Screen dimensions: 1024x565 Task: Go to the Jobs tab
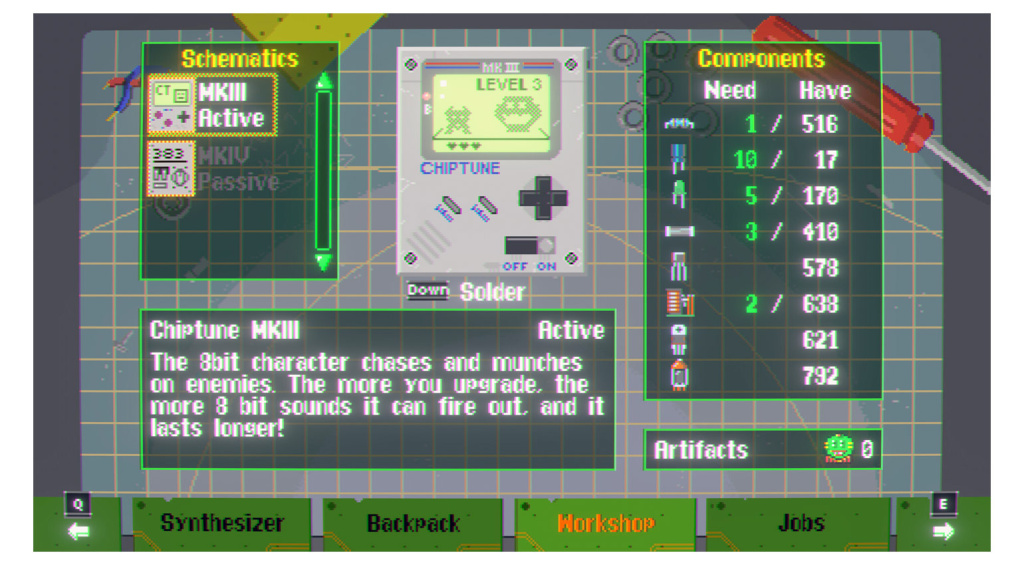point(800,523)
